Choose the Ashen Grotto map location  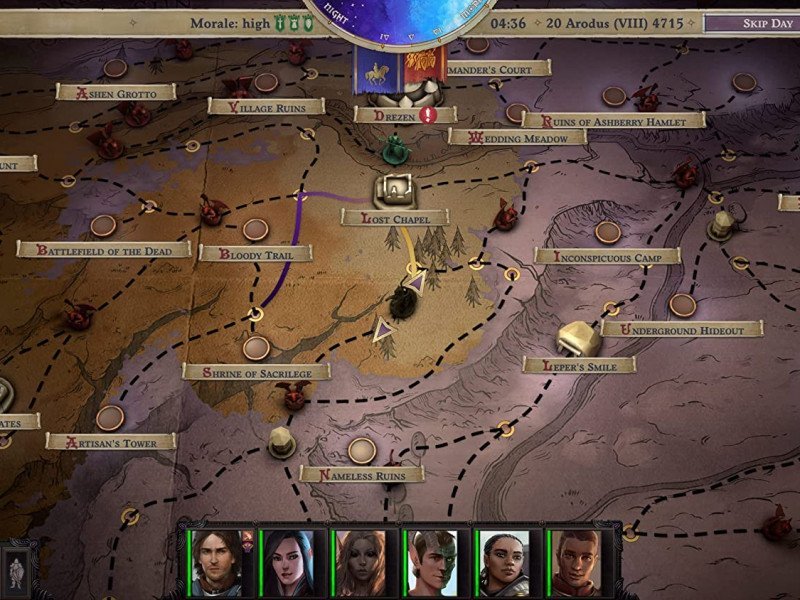click(115, 92)
